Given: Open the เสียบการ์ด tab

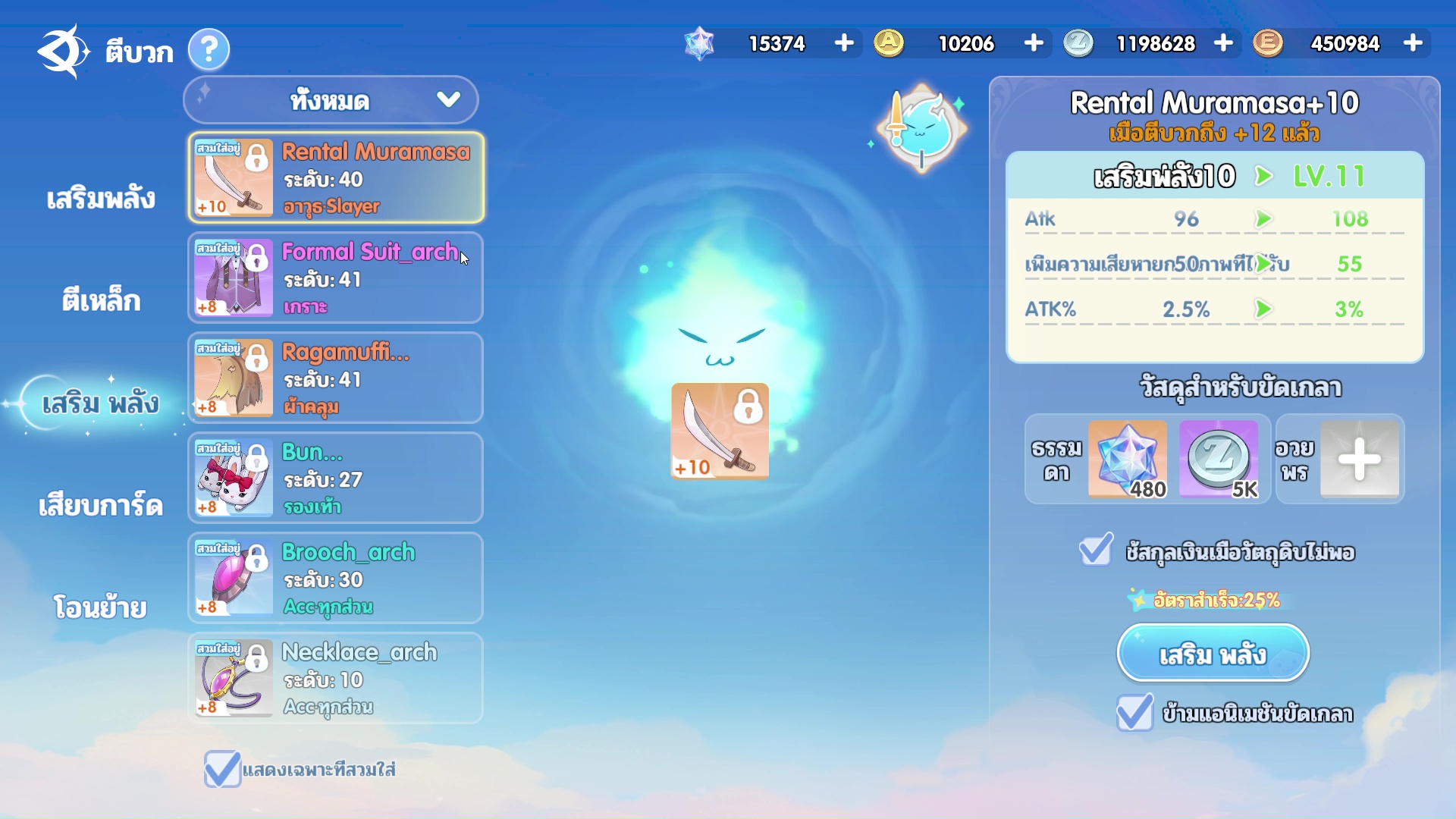Looking at the screenshot, I should [101, 506].
